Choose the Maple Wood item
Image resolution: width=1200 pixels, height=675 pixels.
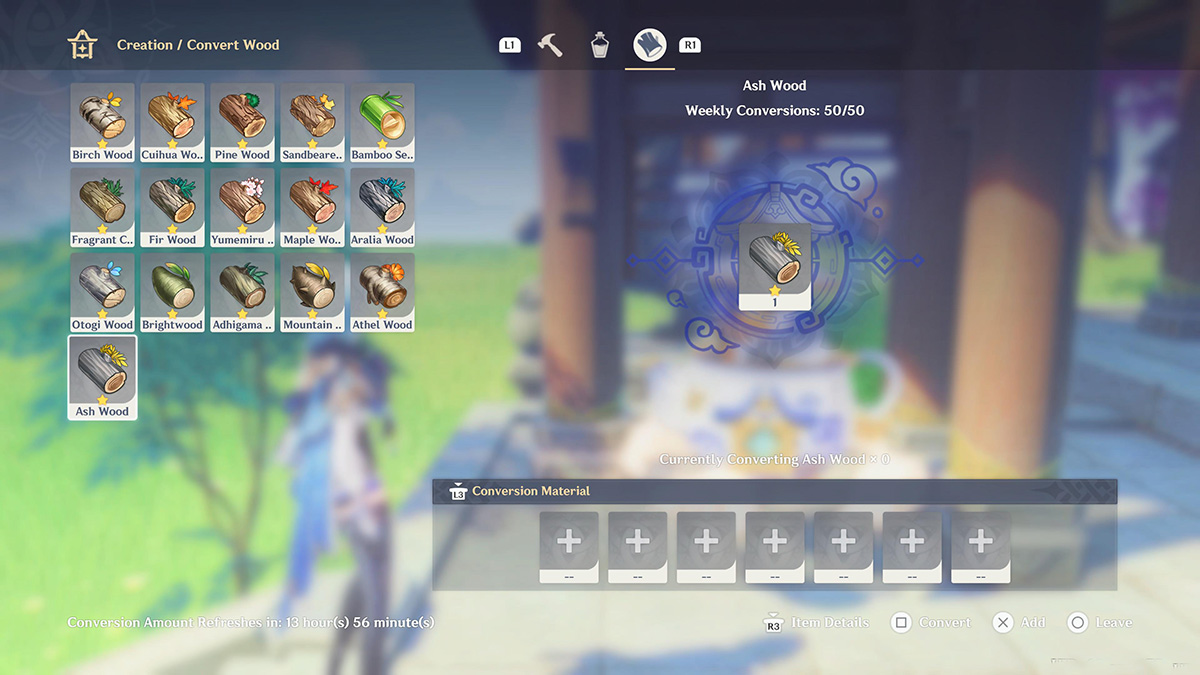pyautogui.click(x=312, y=207)
